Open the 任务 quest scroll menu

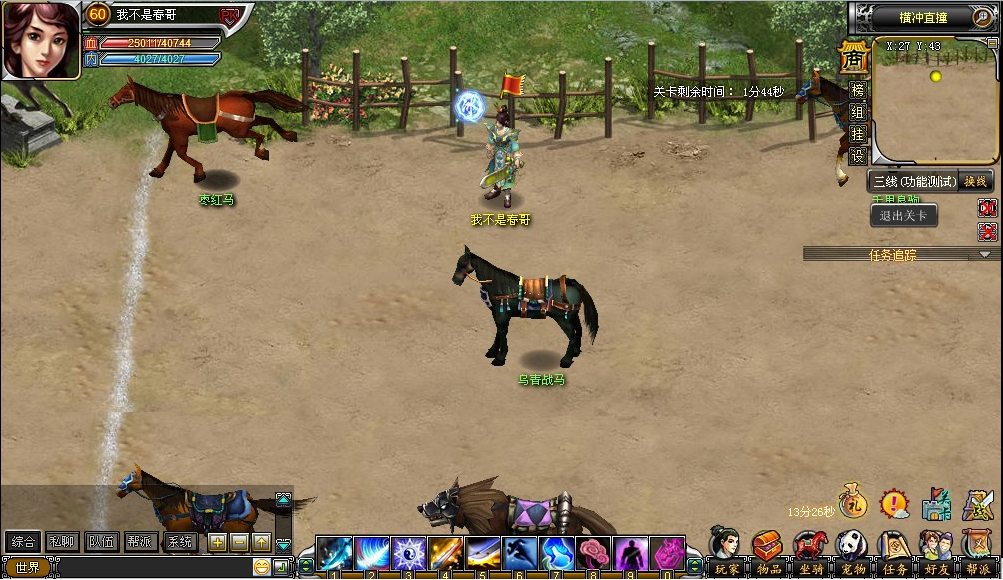pyautogui.click(x=894, y=551)
